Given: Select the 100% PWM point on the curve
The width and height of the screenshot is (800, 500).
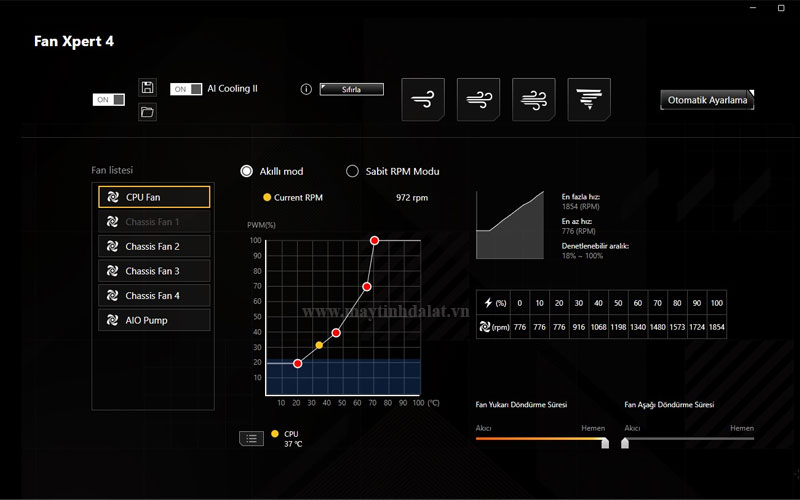Looking at the screenshot, I should point(374,240).
